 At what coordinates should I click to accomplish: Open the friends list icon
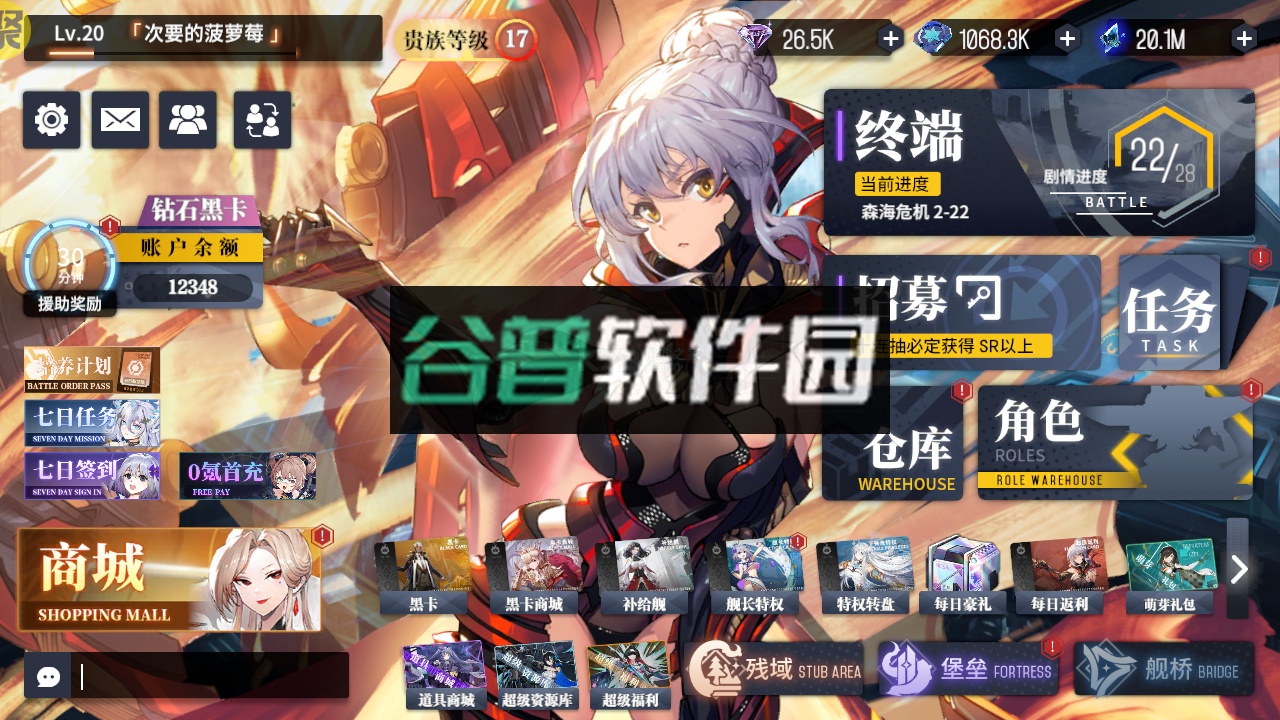tap(187, 120)
